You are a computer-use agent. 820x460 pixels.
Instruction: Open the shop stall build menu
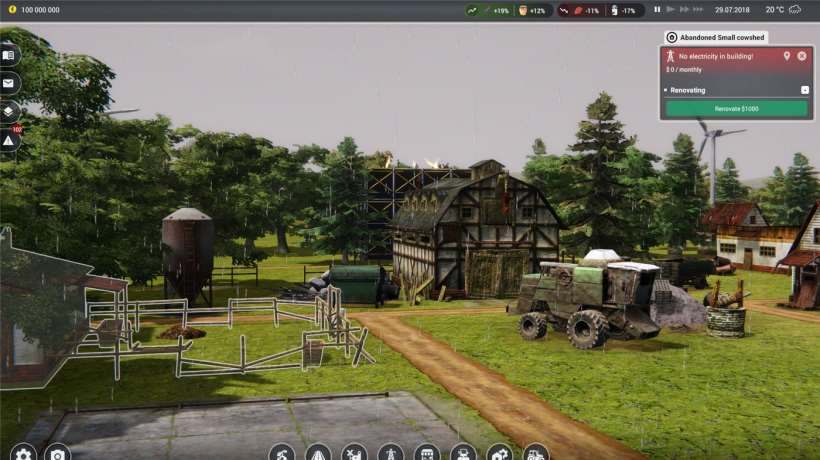click(x=427, y=453)
